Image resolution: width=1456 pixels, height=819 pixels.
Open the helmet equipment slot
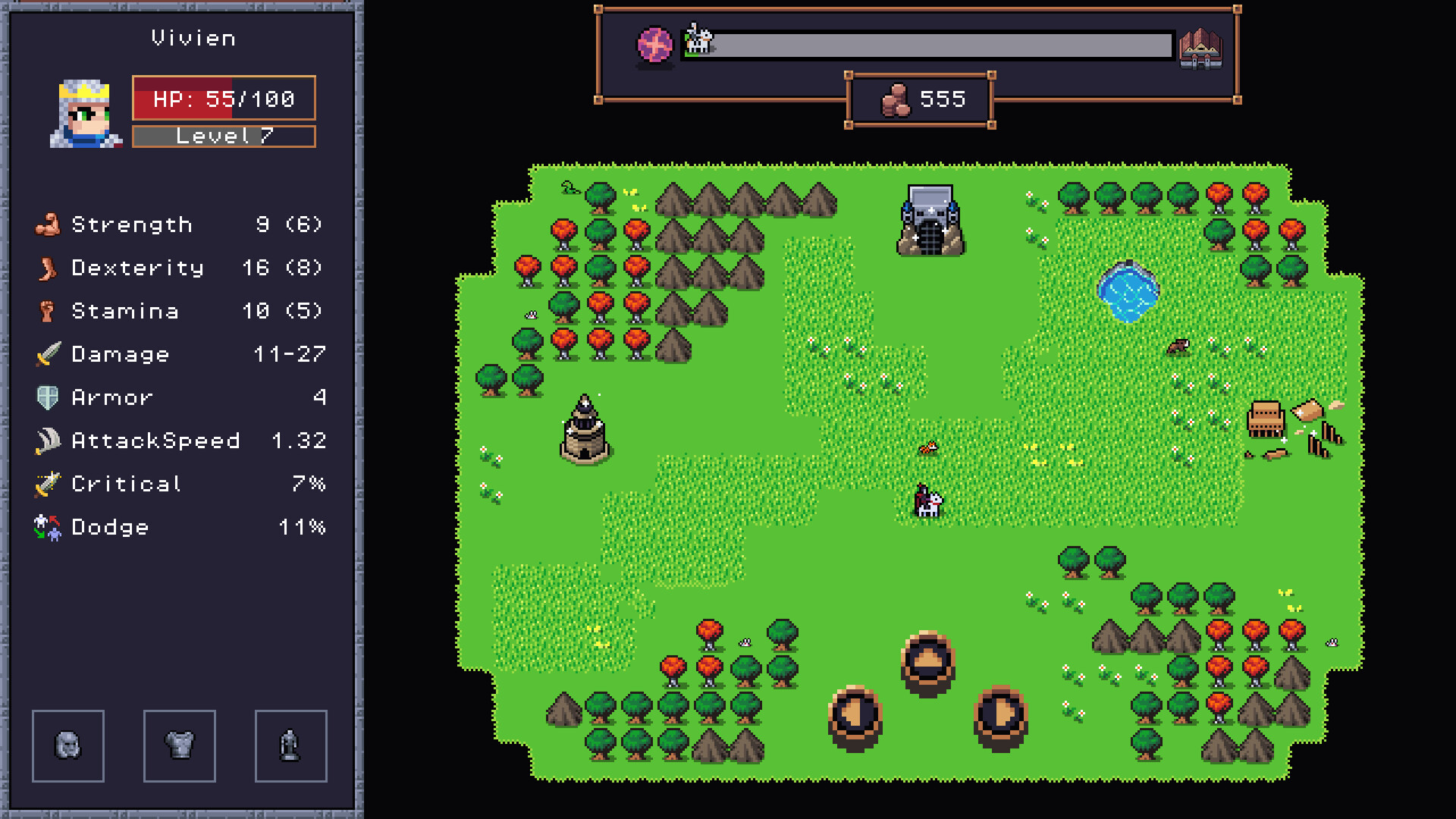click(67, 746)
